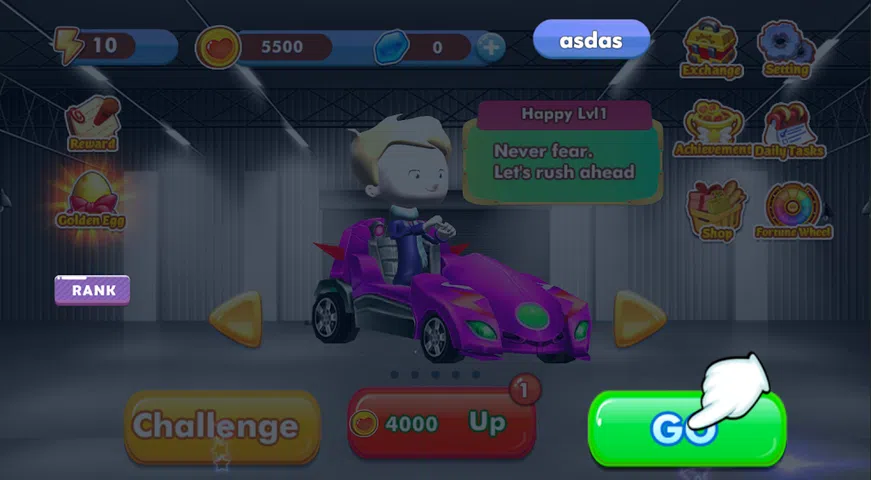This screenshot has height=480, width=871.
Task: Open the Setting gear menu
Action: click(786, 47)
